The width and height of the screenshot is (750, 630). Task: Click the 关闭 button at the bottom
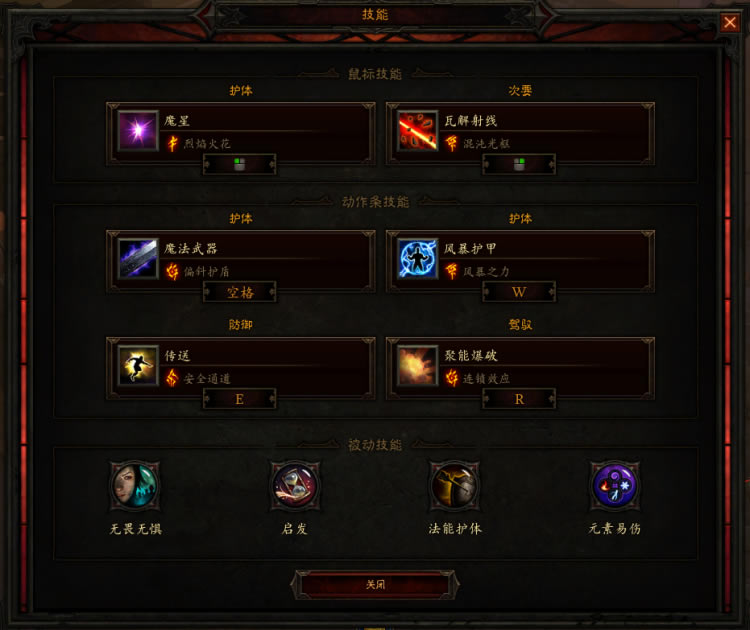pos(375,584)
